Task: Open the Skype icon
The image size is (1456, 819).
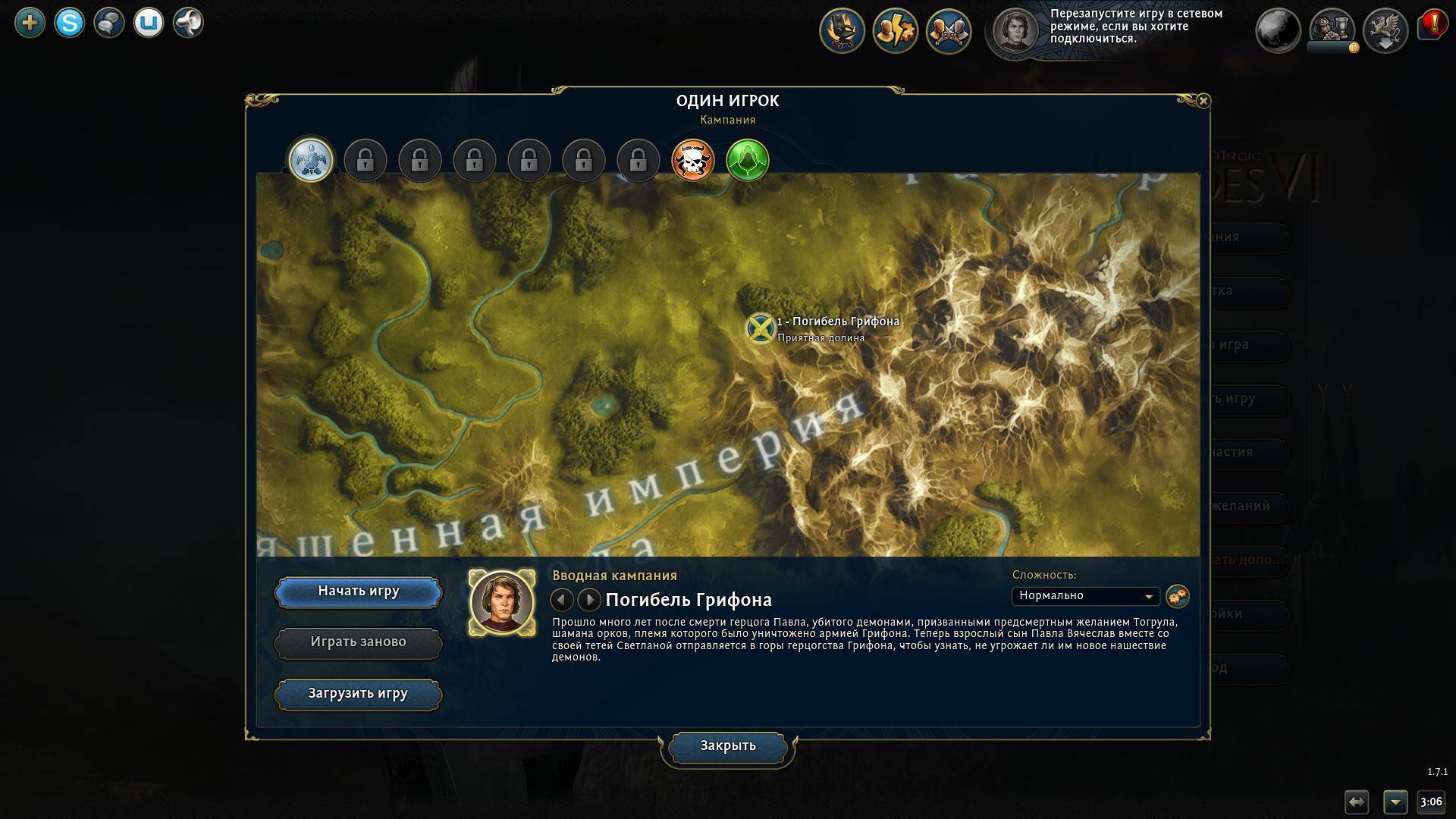Action: click(70, 23)
